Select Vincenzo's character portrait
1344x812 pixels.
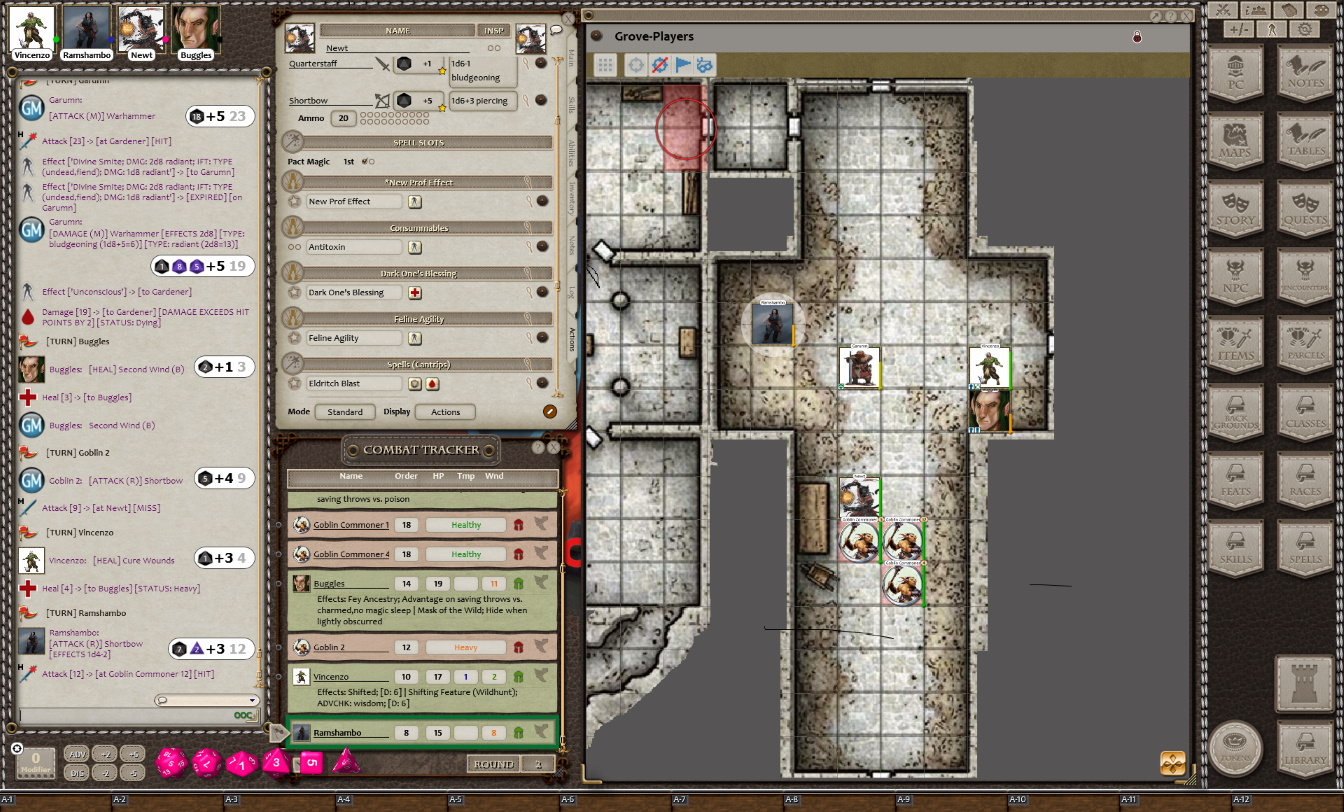click(x=32, y=28)
